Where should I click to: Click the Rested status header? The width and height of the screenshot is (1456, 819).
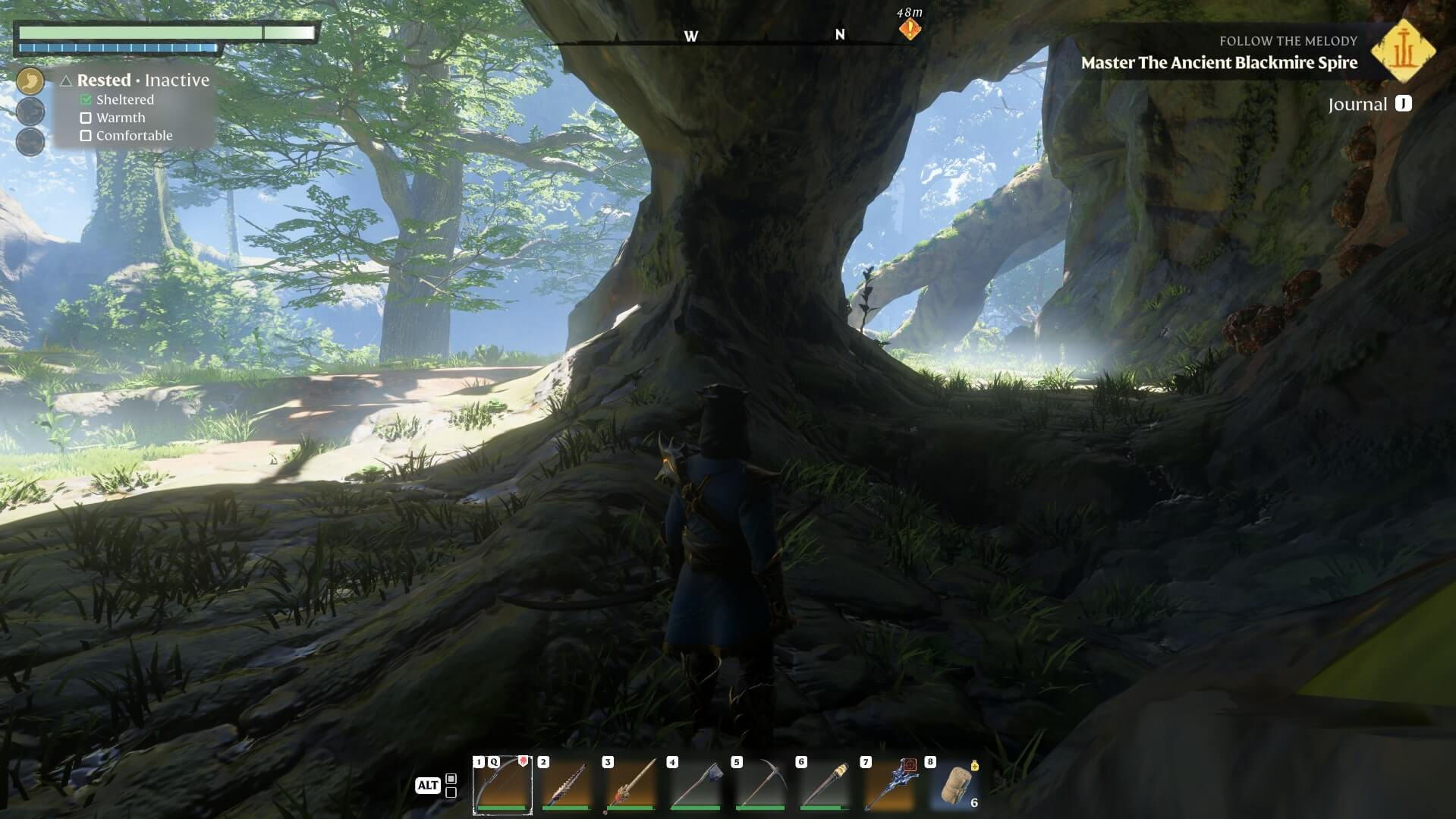tap(104, 80)
